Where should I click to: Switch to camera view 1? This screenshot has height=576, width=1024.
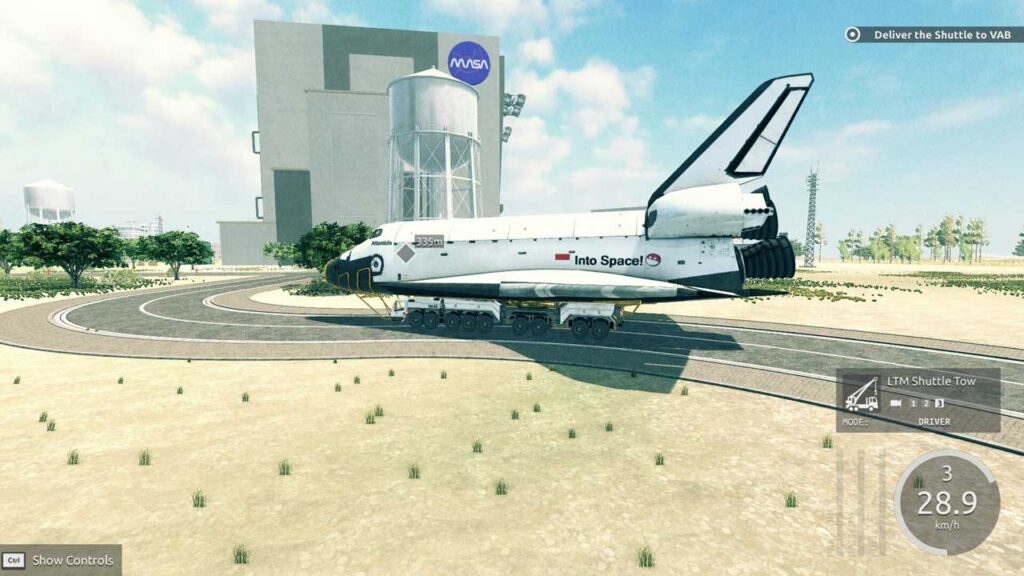pos(913,403)
